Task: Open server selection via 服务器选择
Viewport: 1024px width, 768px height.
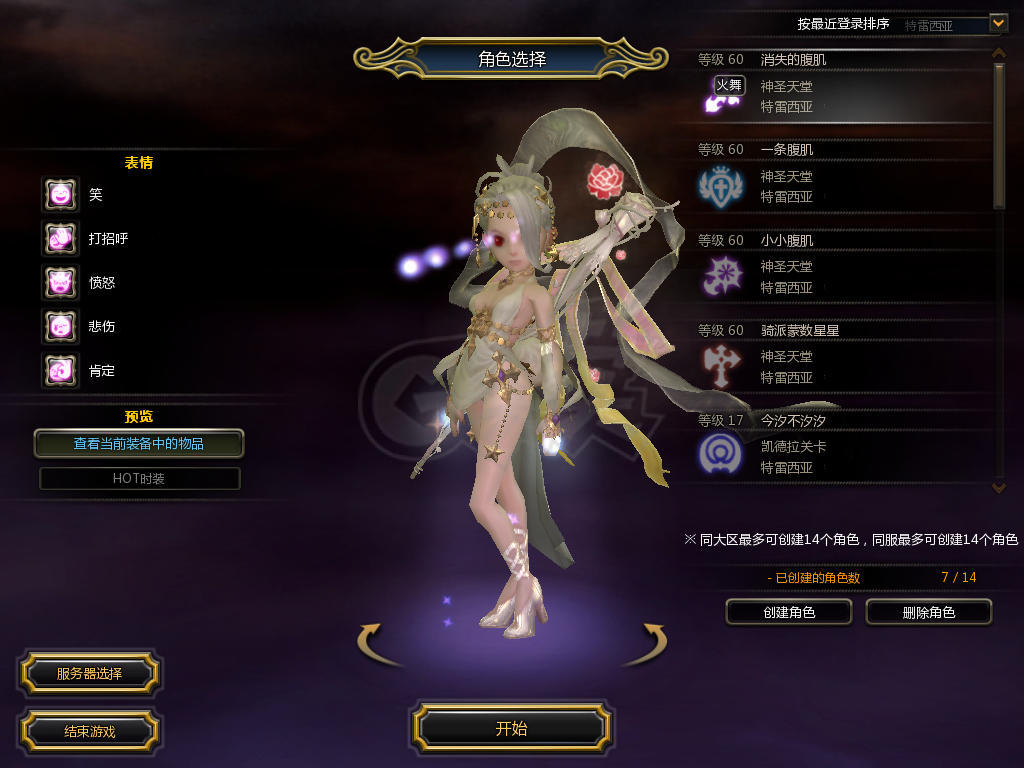Action: (x=89, y=674)
